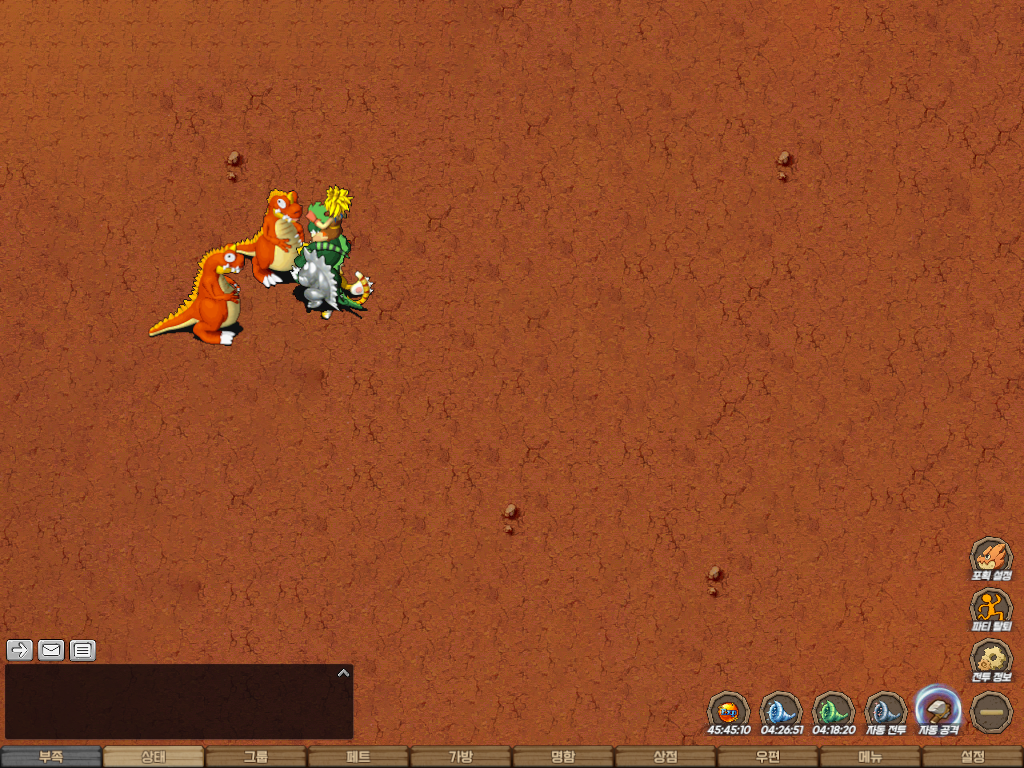Open the 우편 (mail) menu
Image resolution: width=1024 pixels, height=768 pixels.
(768, 757)
